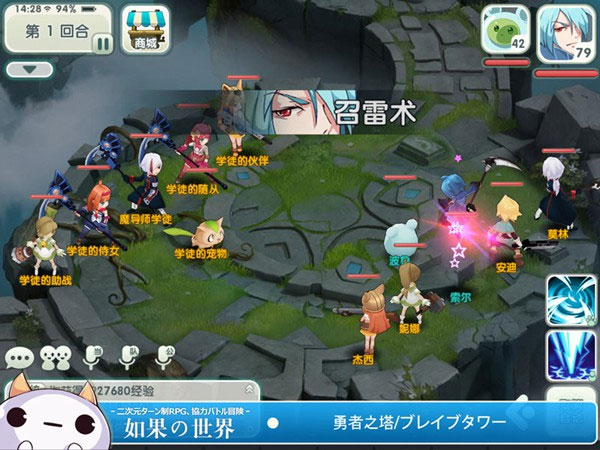
Task: Activate the blue swirling vortex skill
Action: coord(571,299)
